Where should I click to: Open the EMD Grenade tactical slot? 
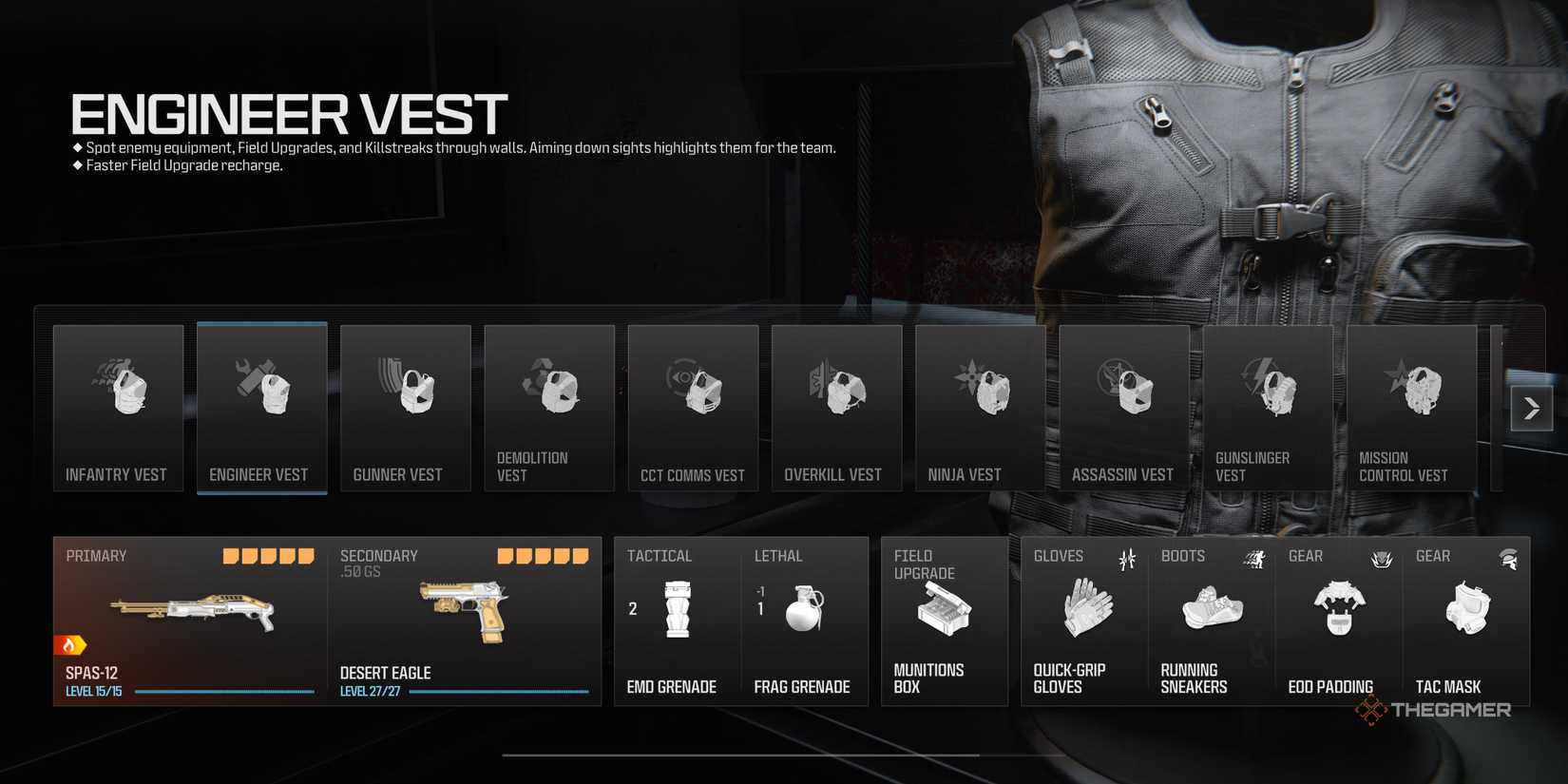677,618
